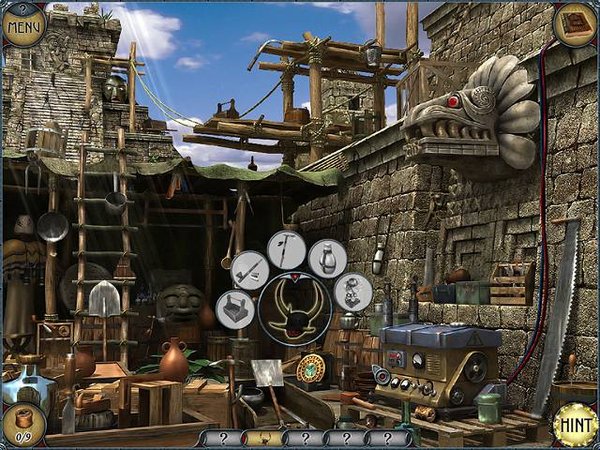The width and height of the screenshot is (600, 450).
Task: Select the key ring silhouette bubble
Action: [x=352, y=292]
